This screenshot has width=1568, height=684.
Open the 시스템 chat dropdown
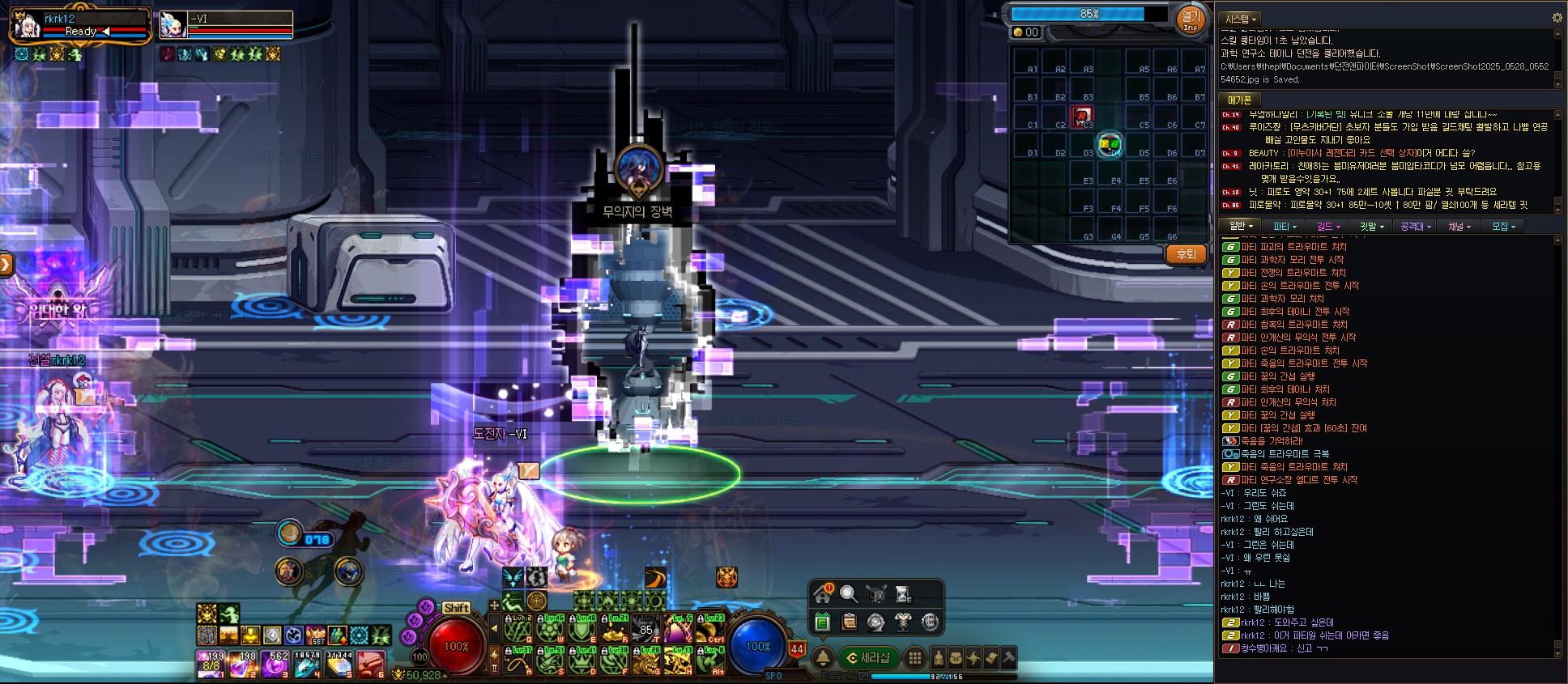pyautogui.click(x=1241, y=19)
